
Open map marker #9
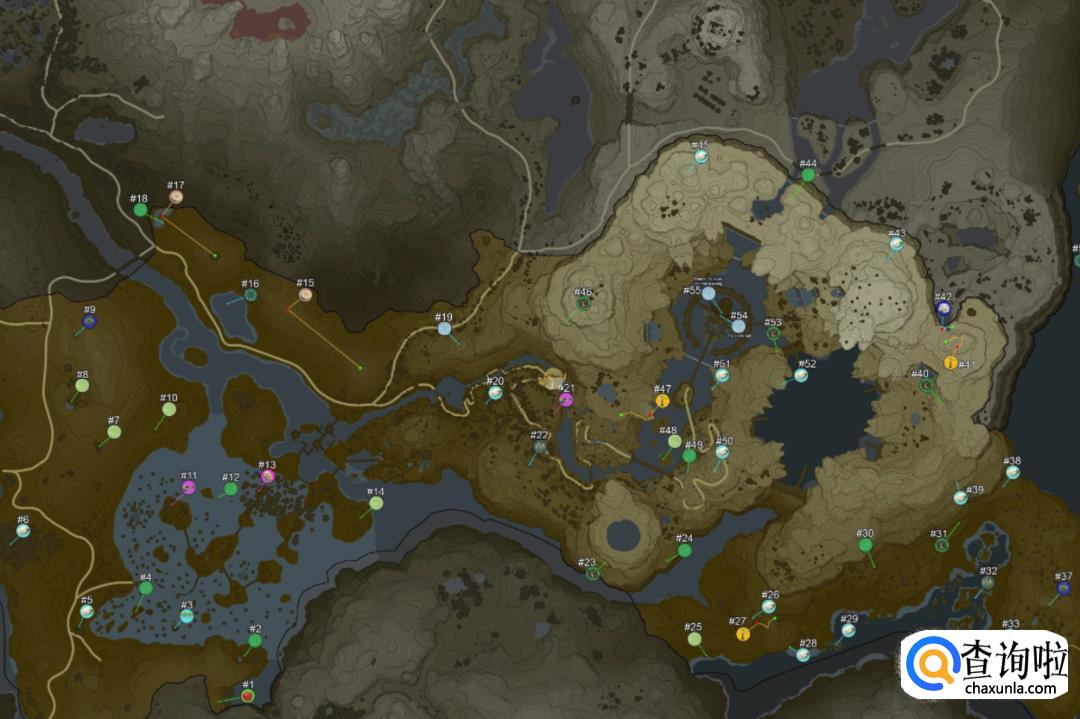[x=89, y=321]
